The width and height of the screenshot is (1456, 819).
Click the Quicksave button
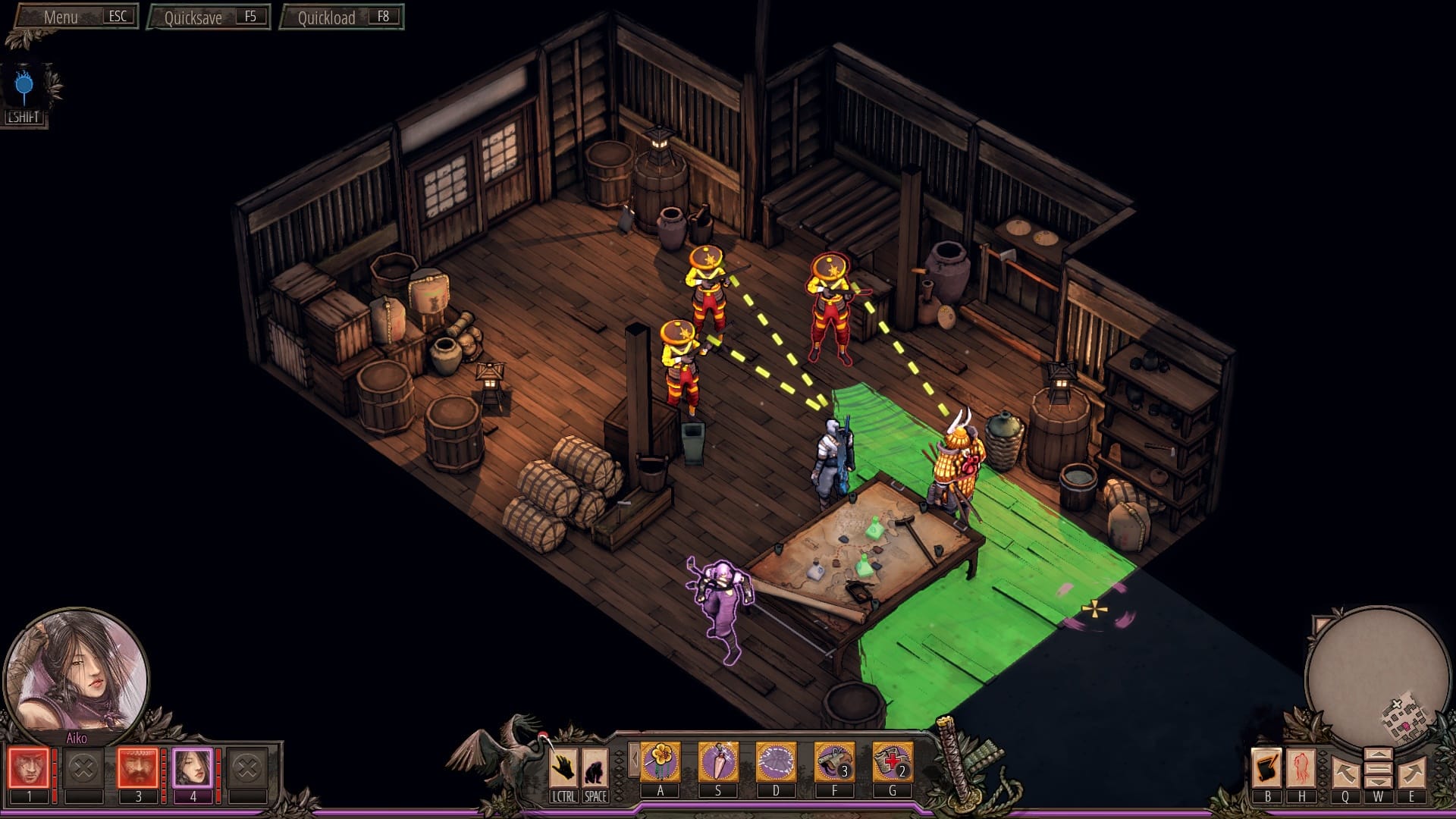pos(209,17)
